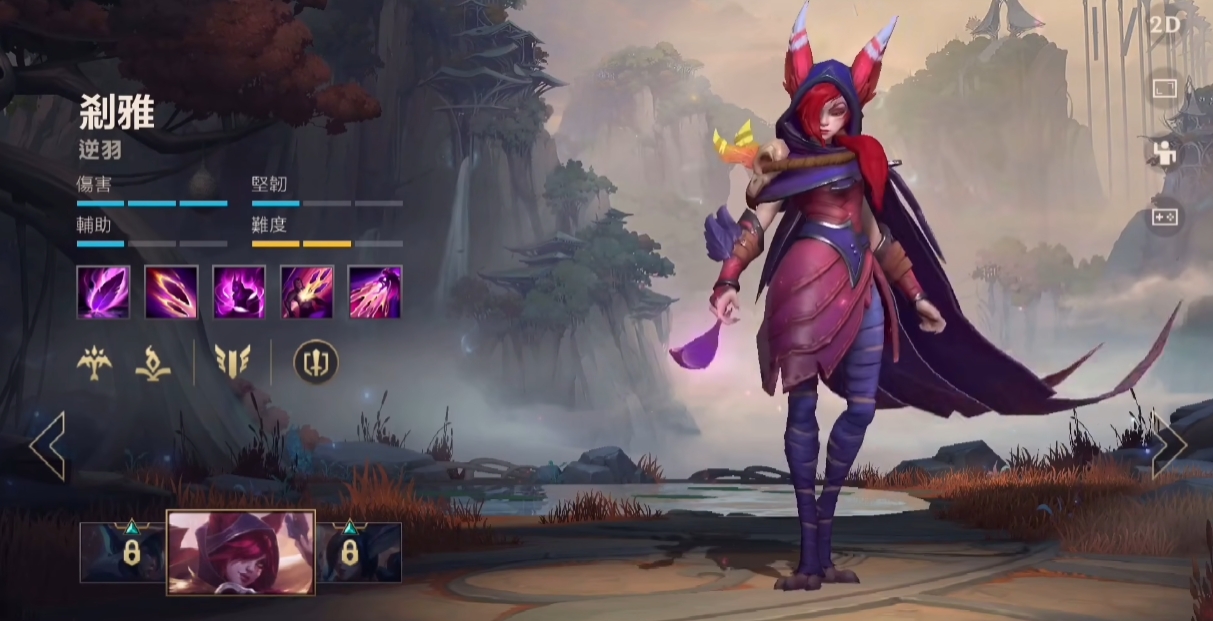Image resolution: width=1213 pixels, height=621 pixels.
Task: Select the glowing purple feather ability icon
Action: coord(103,292)
